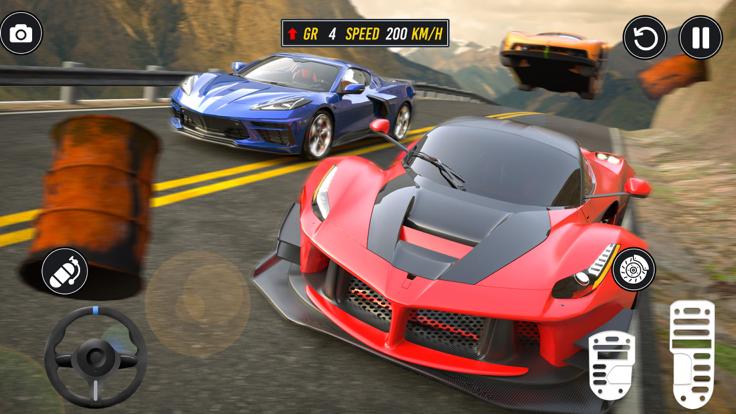Hit the brake disc handbrake button

click(x=634, y=268)
